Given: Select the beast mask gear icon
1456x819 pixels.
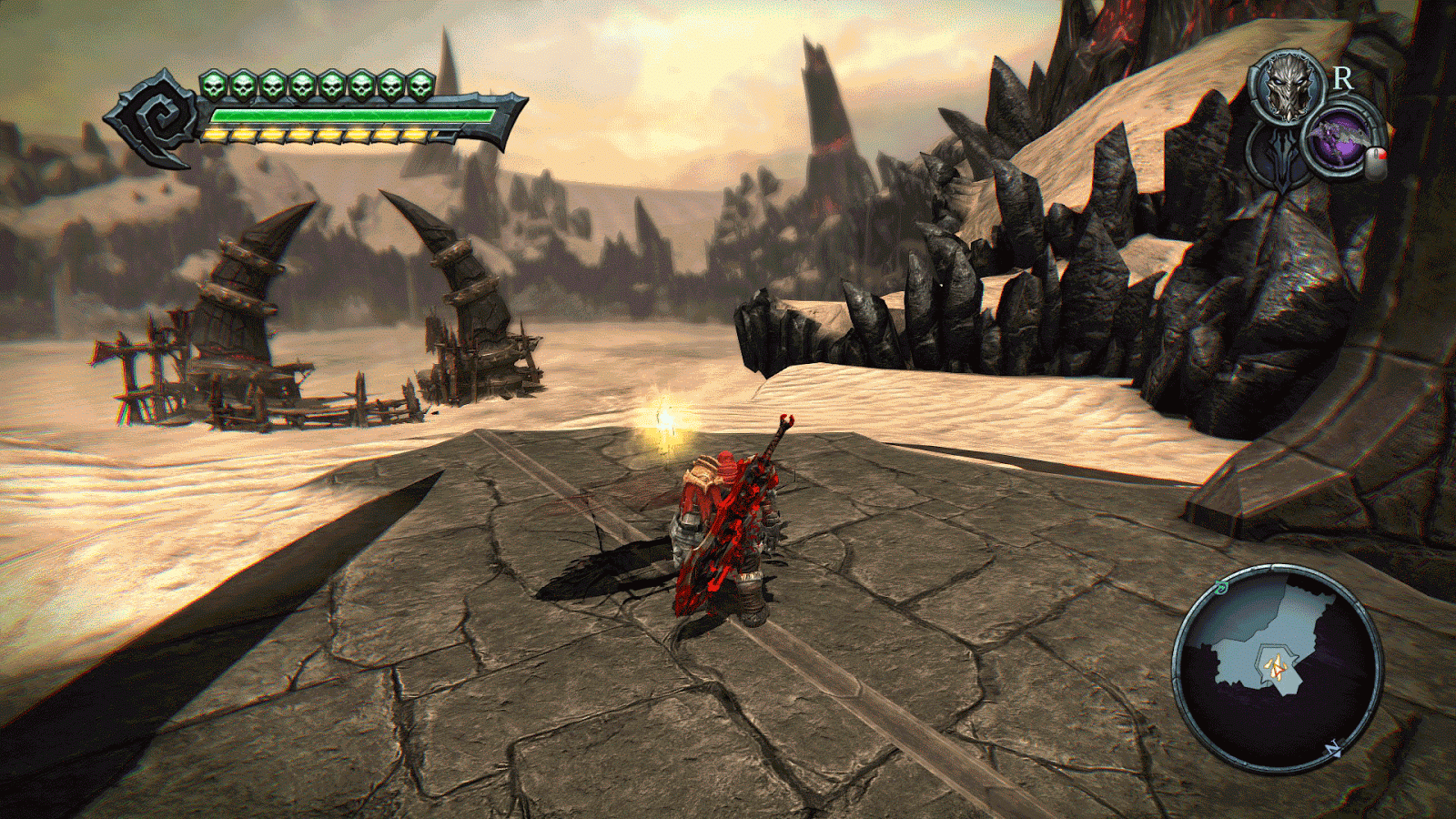Looking at the screenshot, I should tap(1287, 89).
